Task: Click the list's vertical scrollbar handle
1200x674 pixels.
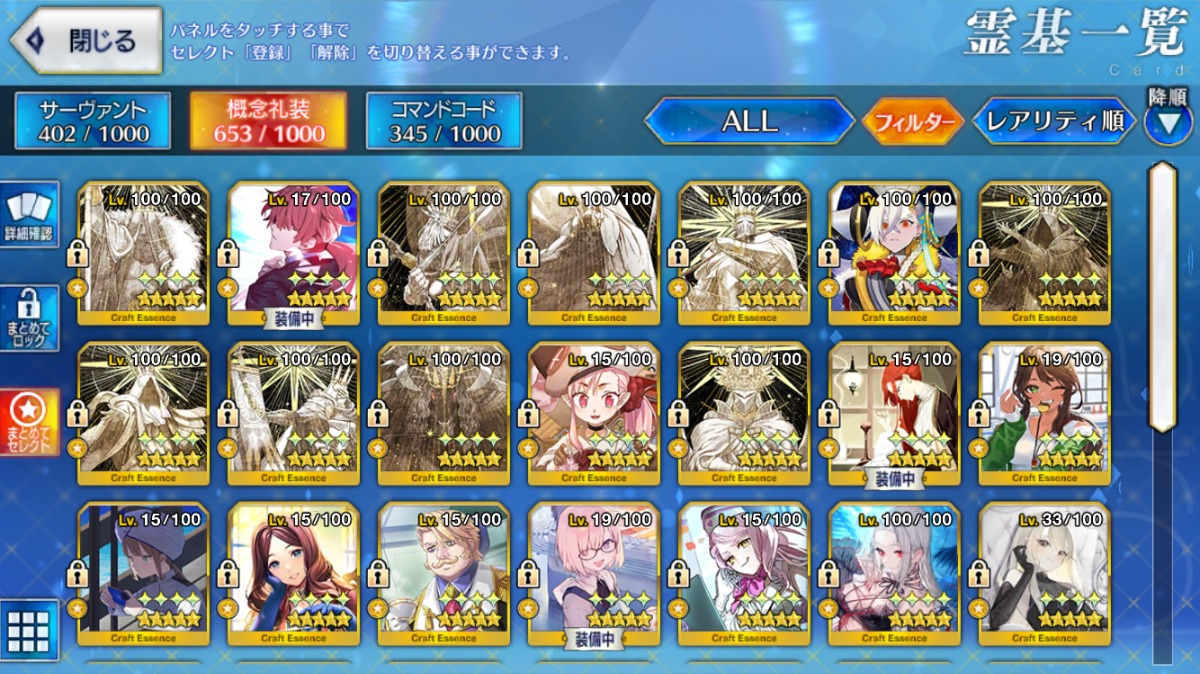Action: pos(1162,296)
